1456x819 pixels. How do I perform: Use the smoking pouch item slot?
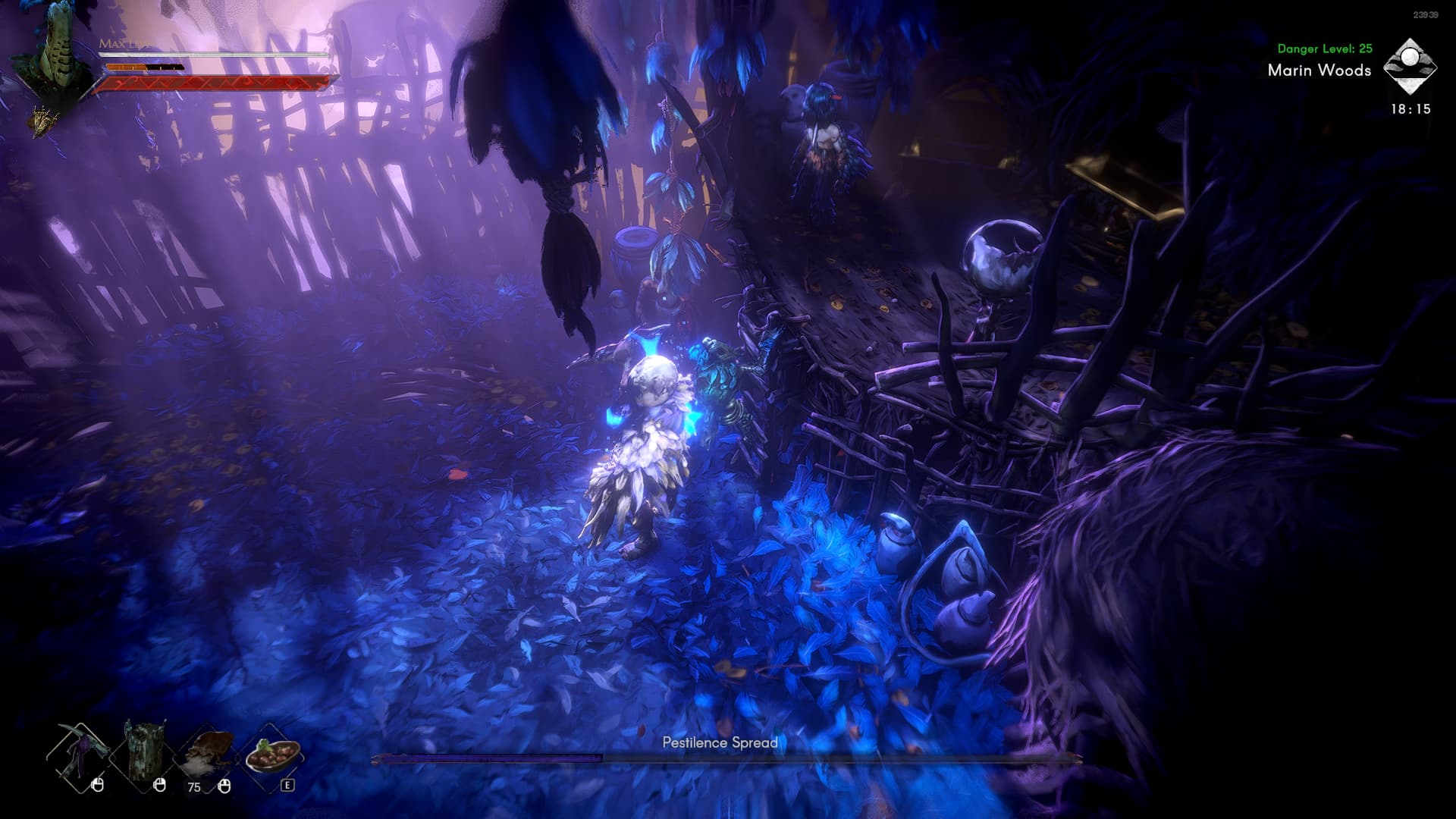coord(206,755)
